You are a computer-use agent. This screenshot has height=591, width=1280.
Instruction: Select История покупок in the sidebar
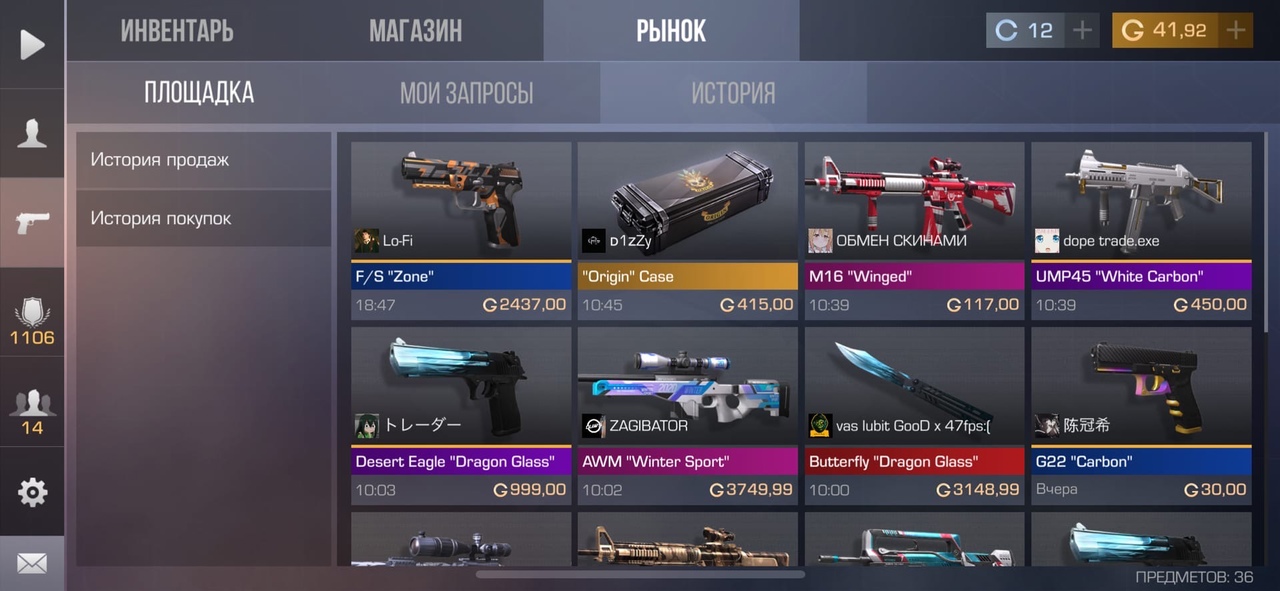point(203,218)
